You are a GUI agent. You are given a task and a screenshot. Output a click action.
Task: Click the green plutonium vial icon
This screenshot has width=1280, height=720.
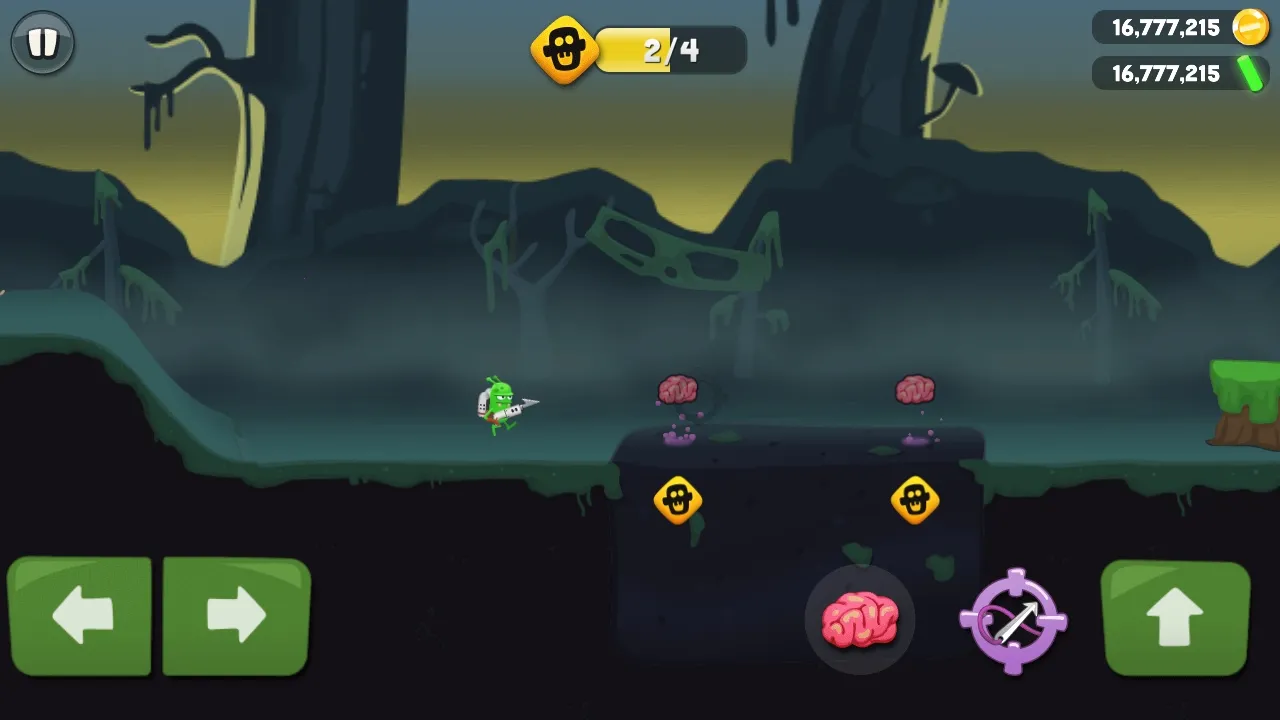click(x=1251, y=73)
